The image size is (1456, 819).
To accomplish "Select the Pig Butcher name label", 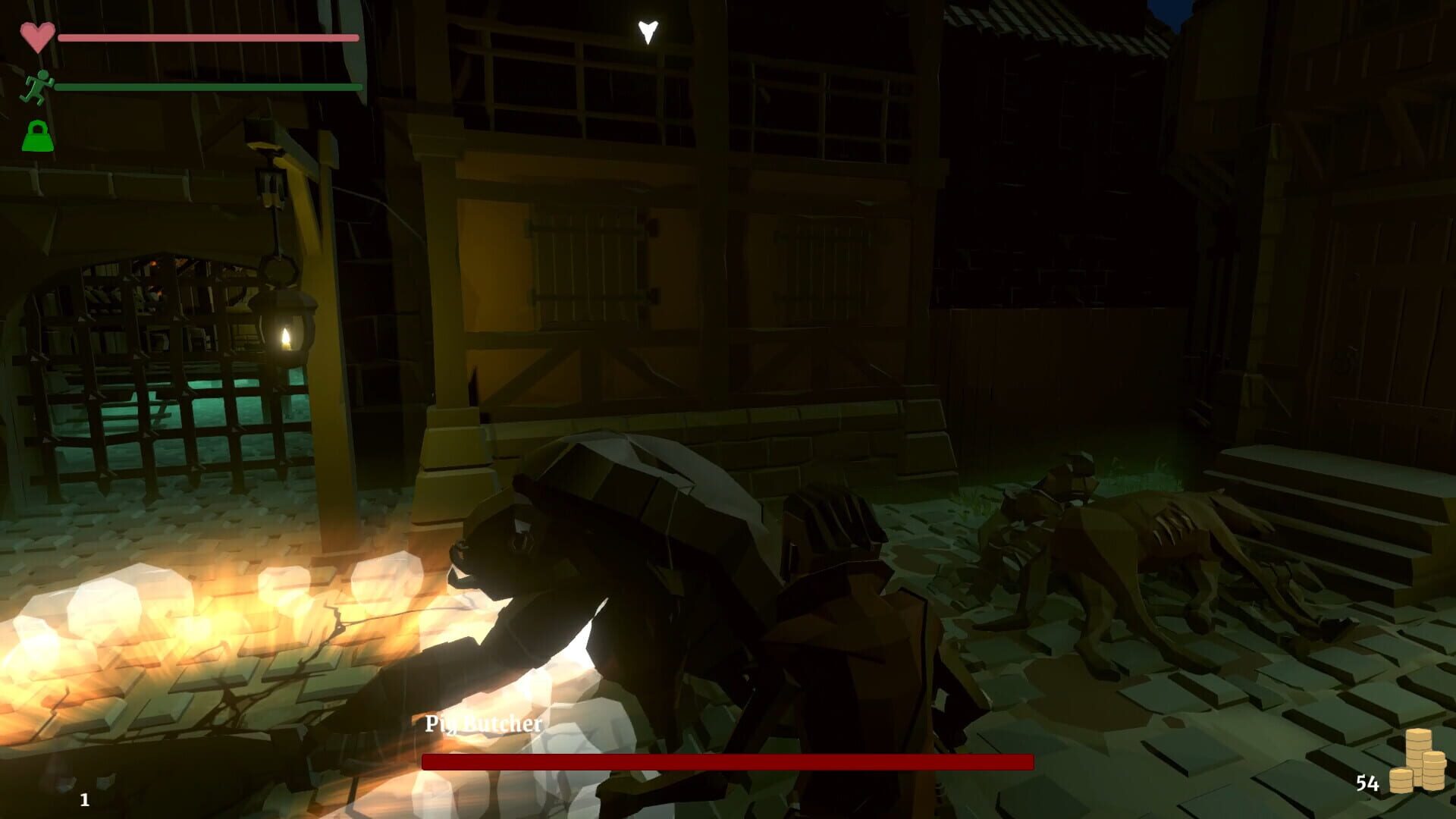I will point(482,724).
